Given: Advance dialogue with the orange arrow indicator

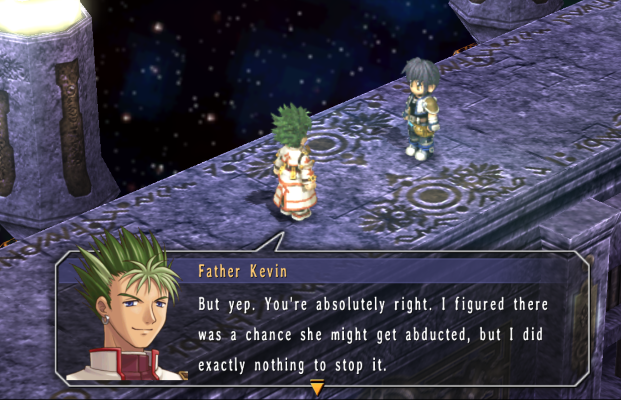Looking at the screenshot, I should point(317,388).
